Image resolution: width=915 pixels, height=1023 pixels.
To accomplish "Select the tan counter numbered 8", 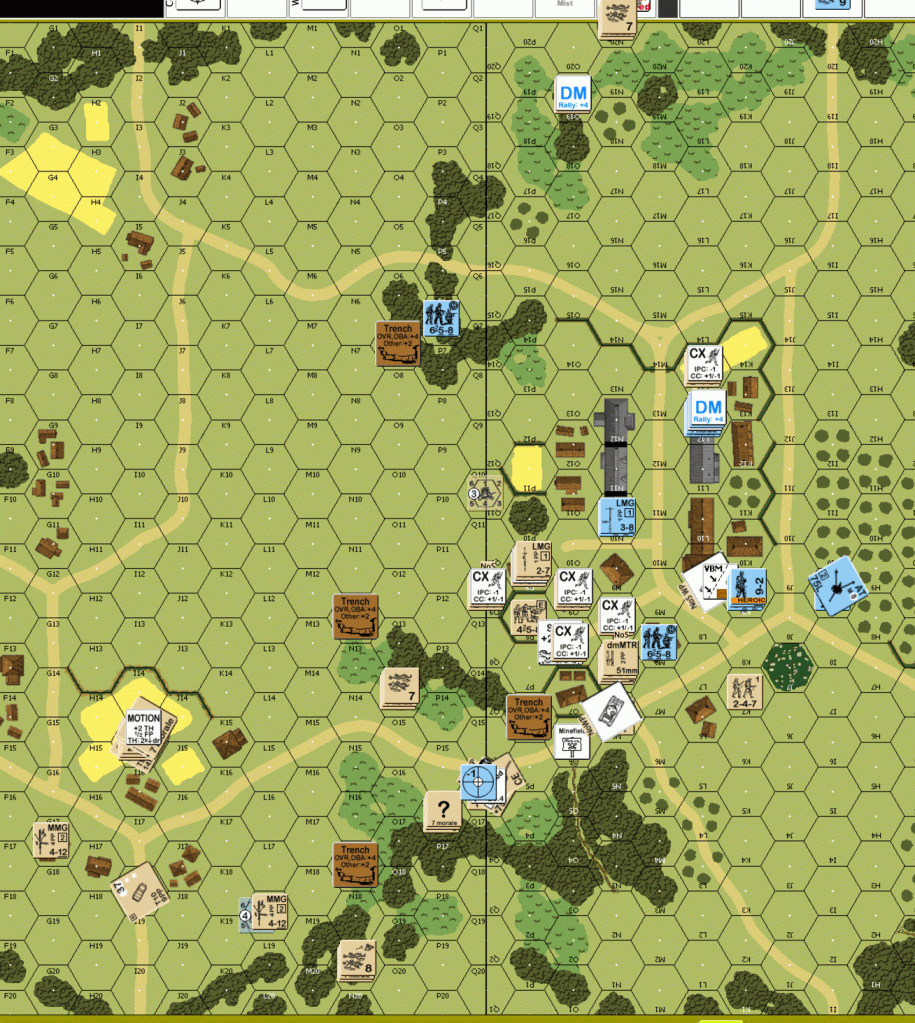I will (356, 959).
